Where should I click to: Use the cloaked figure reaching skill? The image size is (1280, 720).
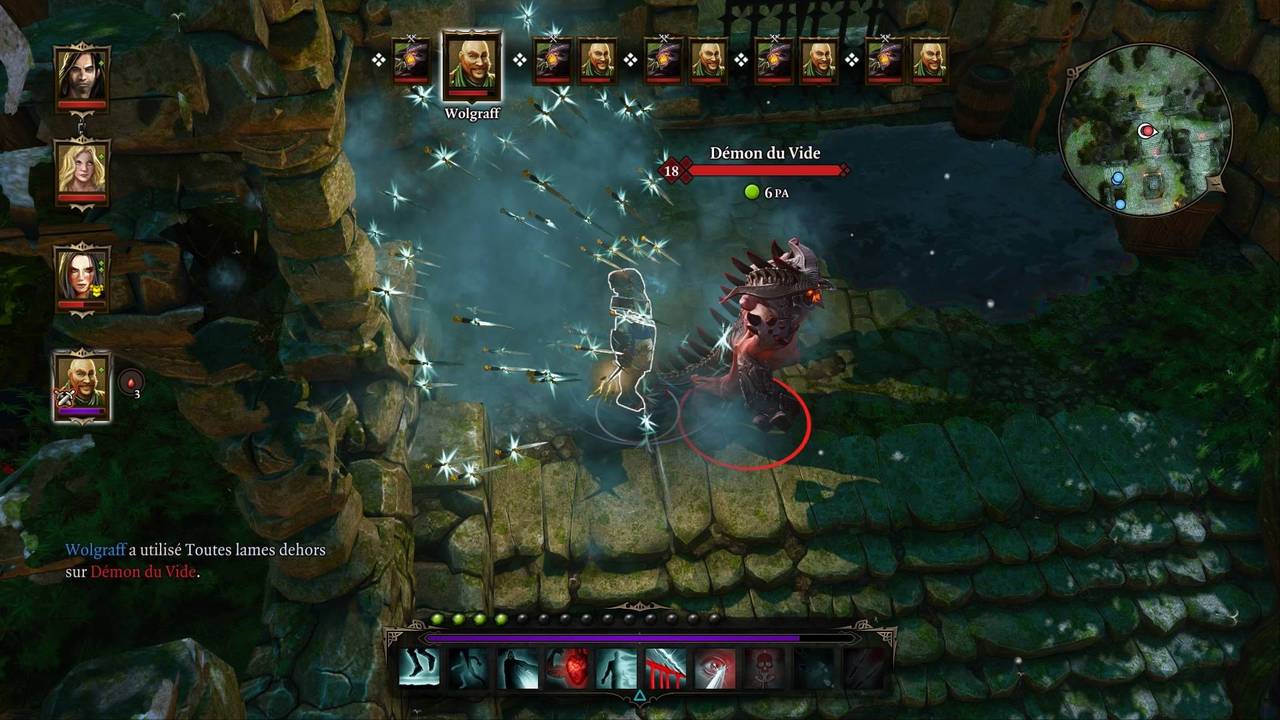(518, 668)
